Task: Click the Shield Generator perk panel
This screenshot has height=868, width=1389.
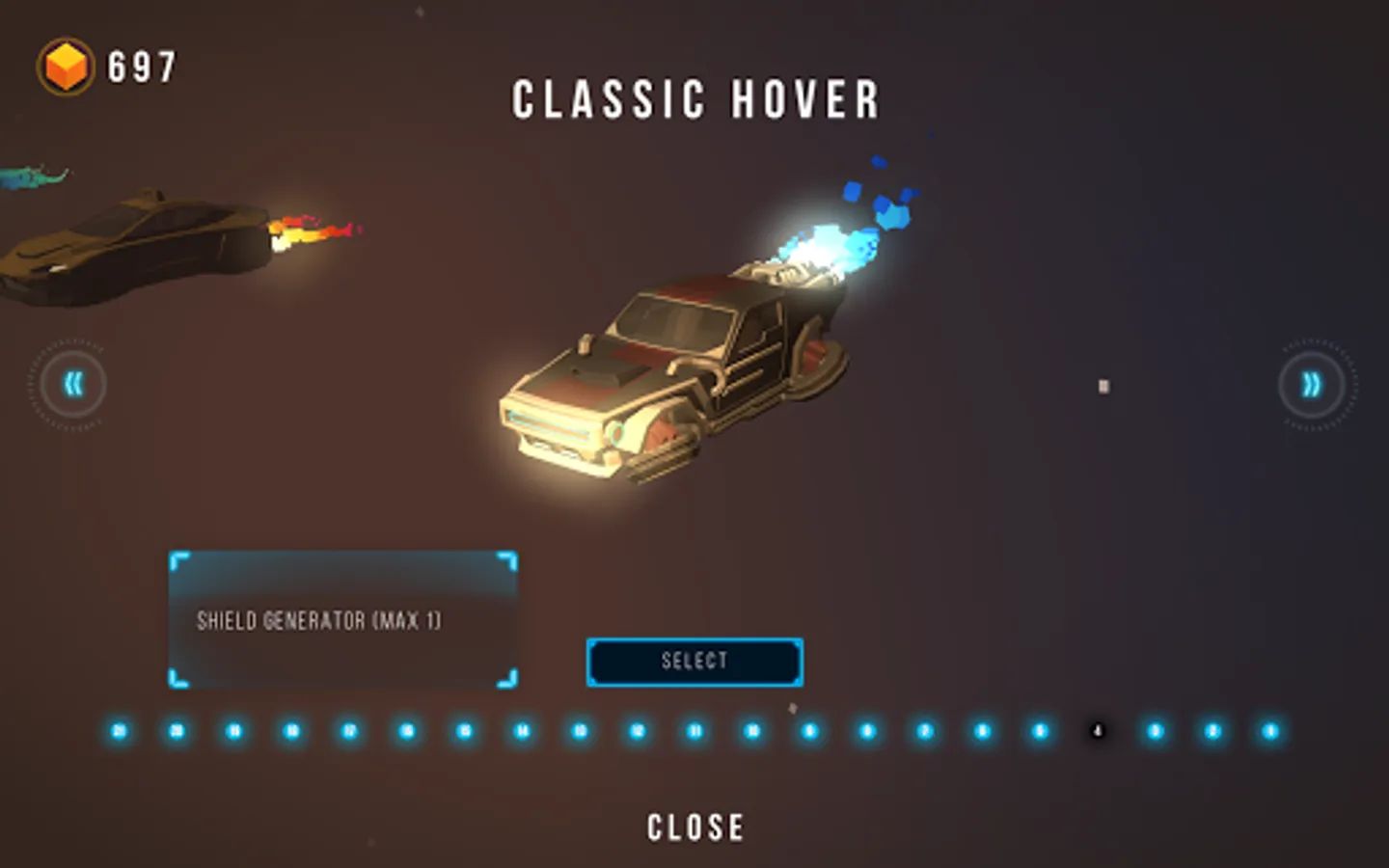Action: tap(342, 620)
